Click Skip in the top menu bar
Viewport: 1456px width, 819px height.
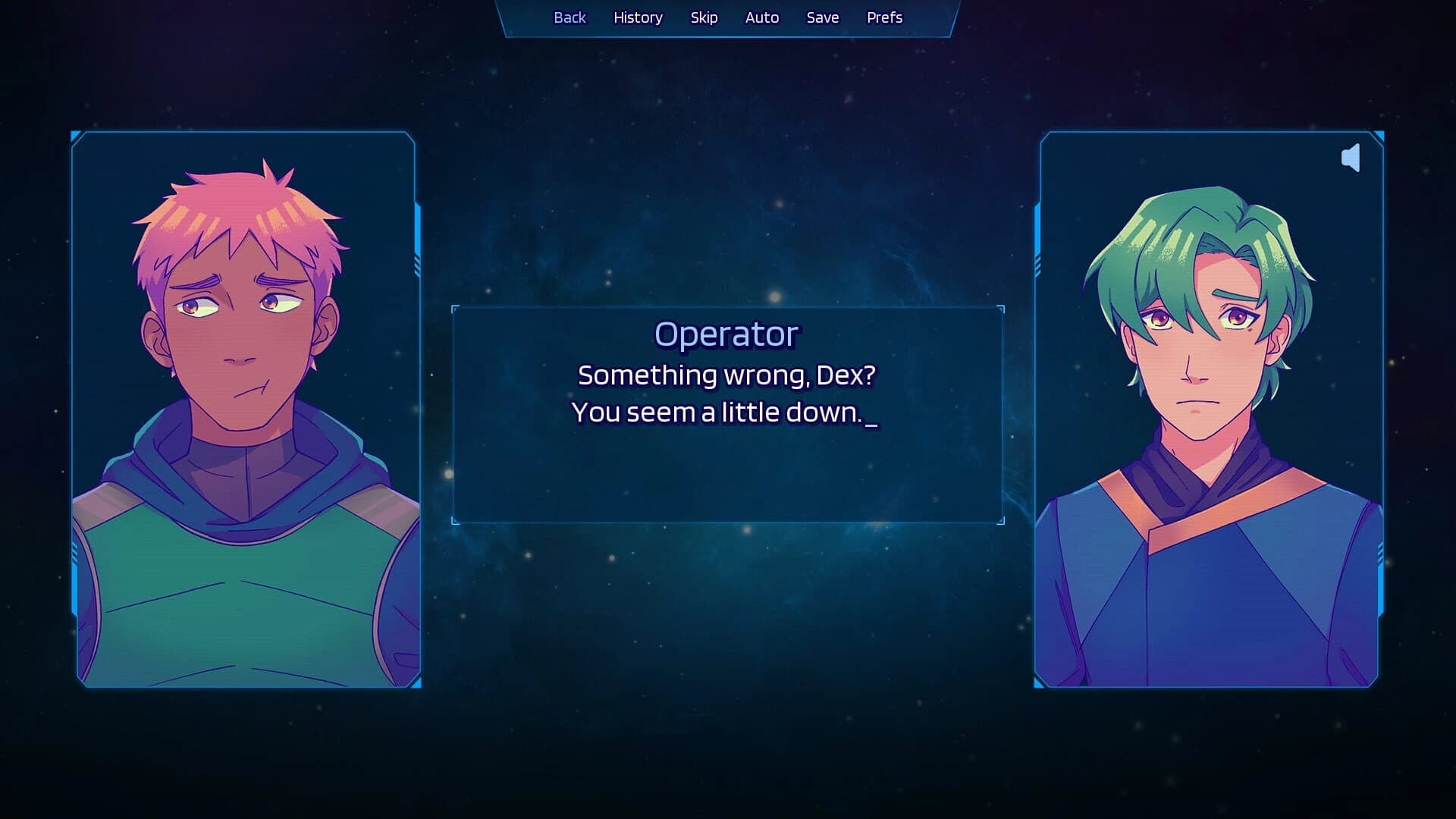(704, 17)
